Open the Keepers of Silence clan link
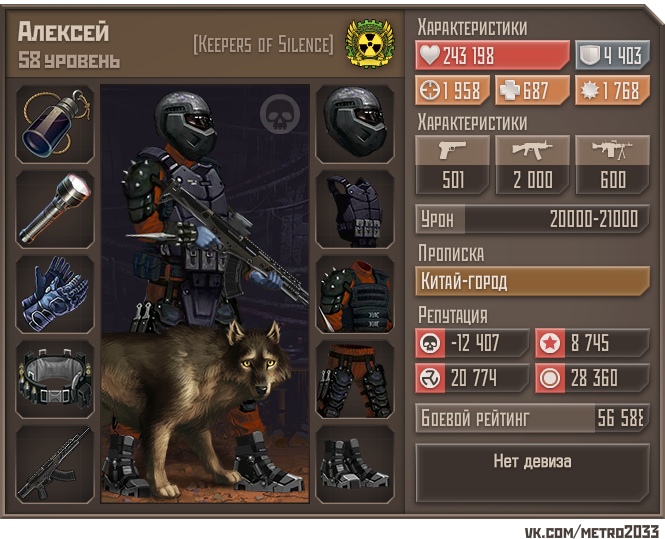 pyautogui.click(x=263, y=44)
